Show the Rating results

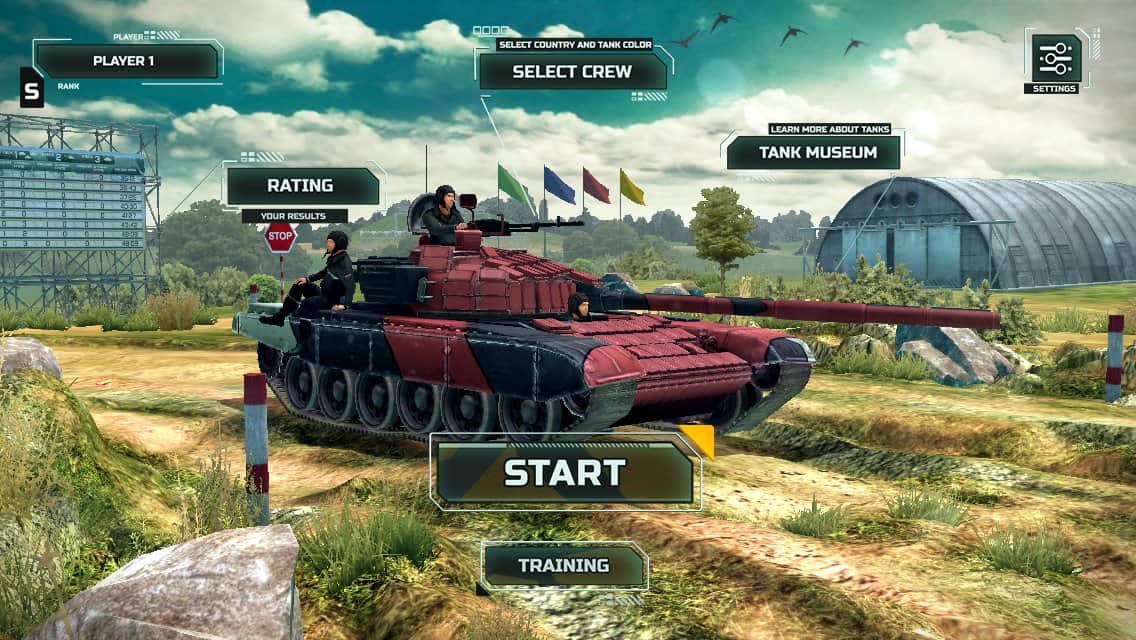tap(301, 186)
